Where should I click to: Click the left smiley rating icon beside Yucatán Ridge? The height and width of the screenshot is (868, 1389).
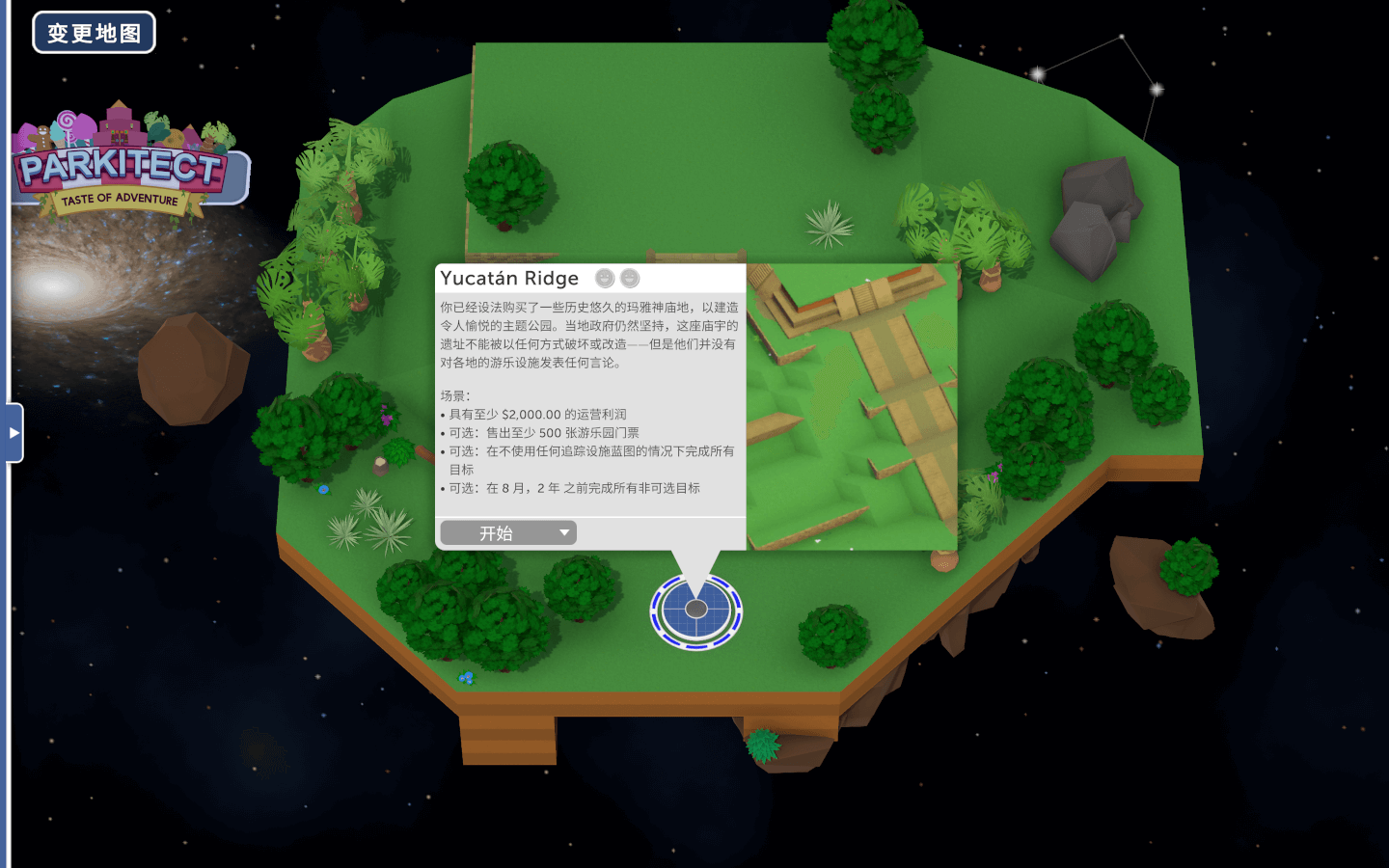(603, 279)
